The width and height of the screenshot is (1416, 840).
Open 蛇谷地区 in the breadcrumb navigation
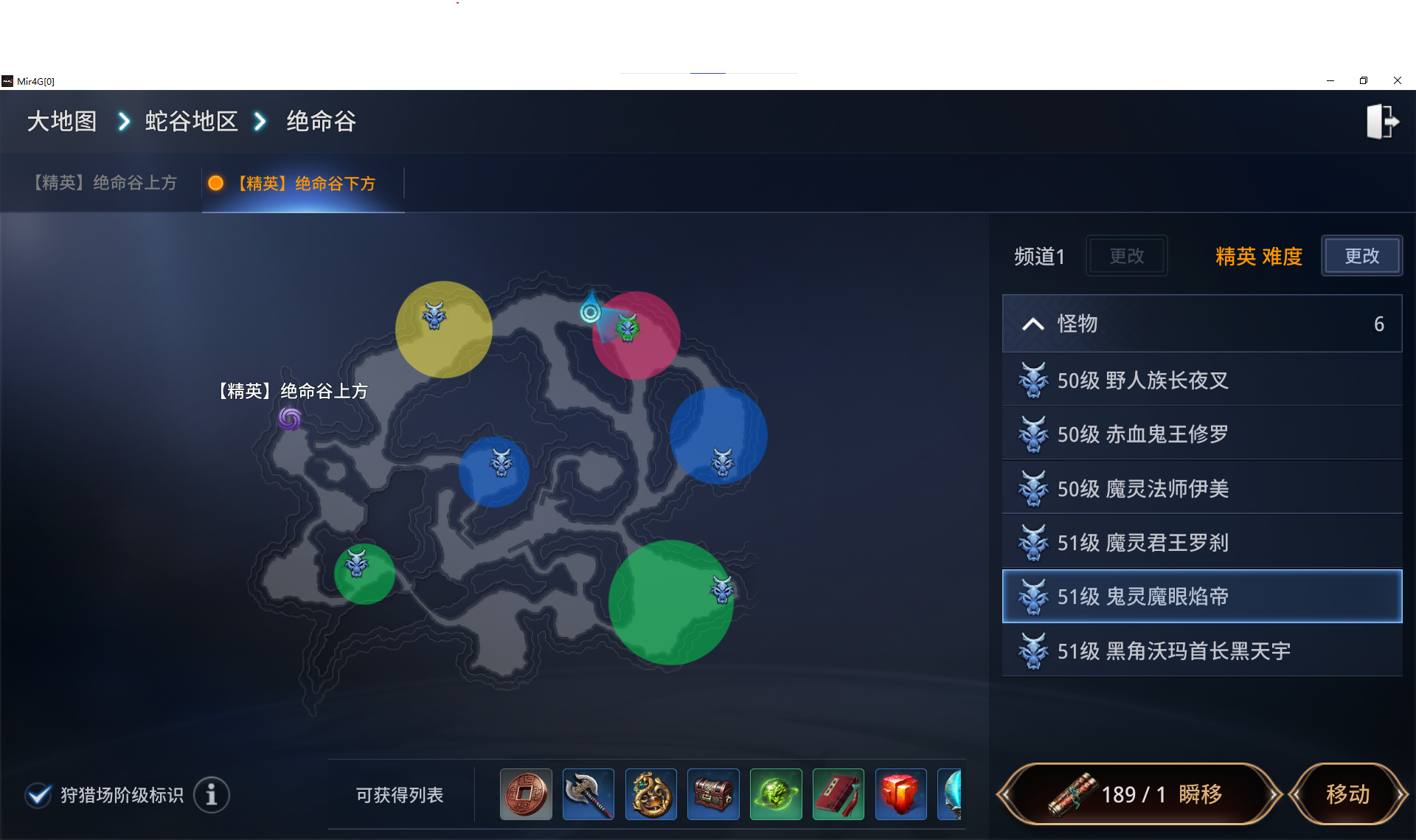pyautogui.click(x=191, y=121)
